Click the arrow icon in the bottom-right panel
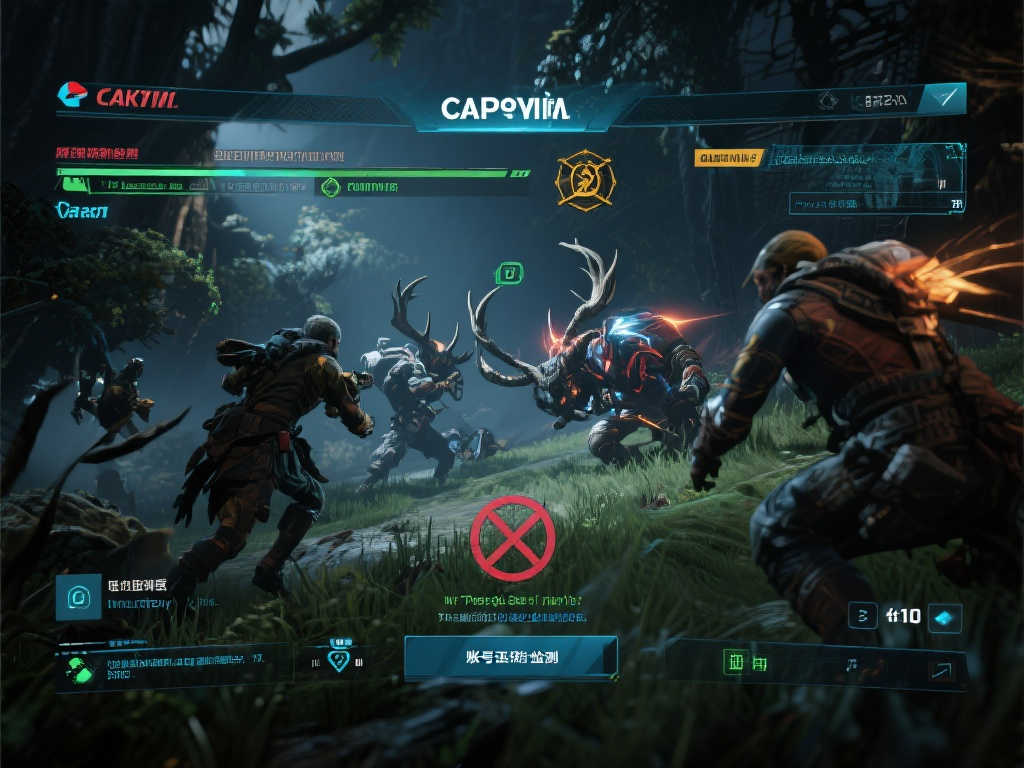The image size is (1024, 768). [941, 670]
